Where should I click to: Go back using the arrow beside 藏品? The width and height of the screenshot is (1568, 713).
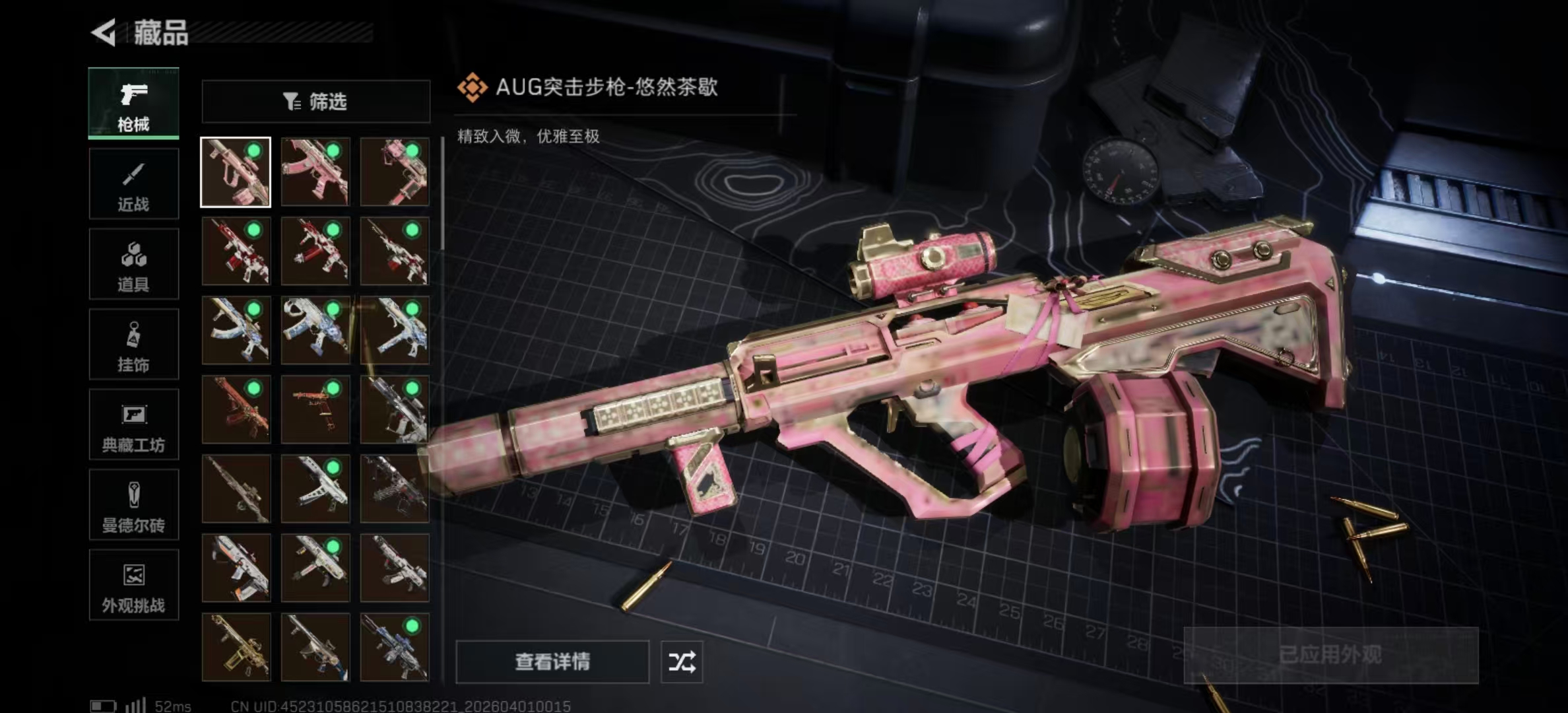pyautogui.click(x=104, y=32)
